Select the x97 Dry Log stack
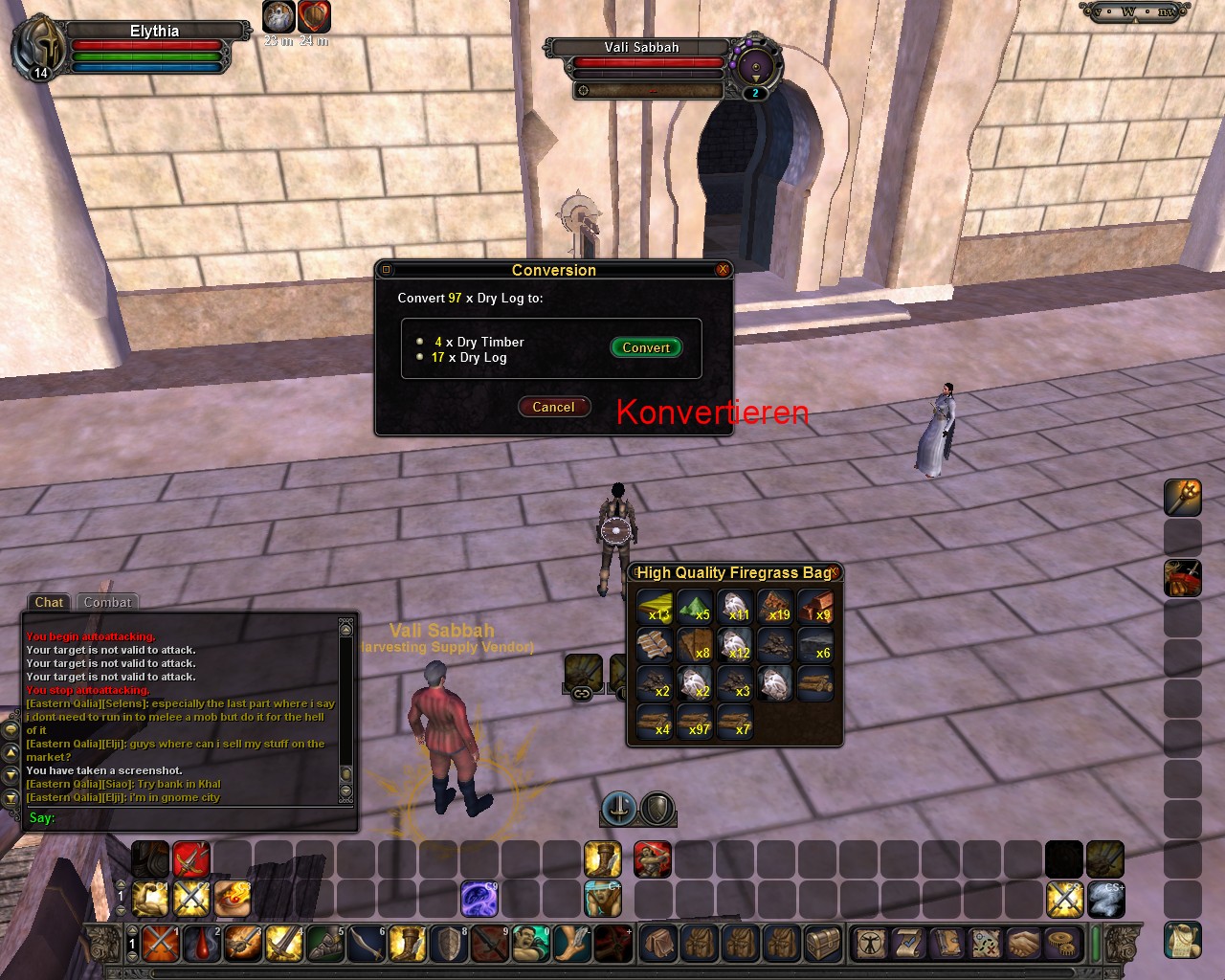This screenshot has width=1225, height=980. (695, 721)
